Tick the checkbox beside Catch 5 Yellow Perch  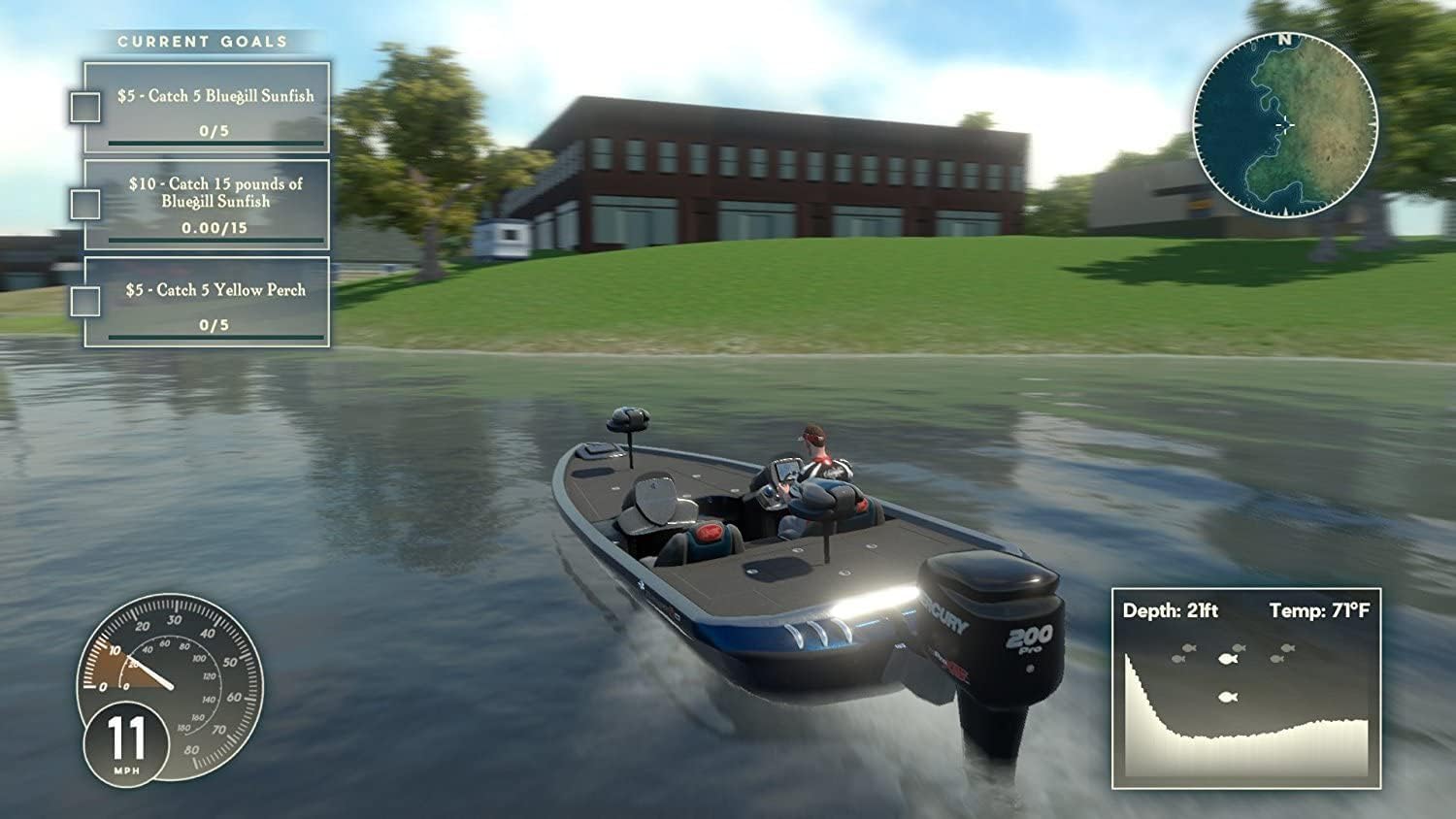(x=85, y=302)
